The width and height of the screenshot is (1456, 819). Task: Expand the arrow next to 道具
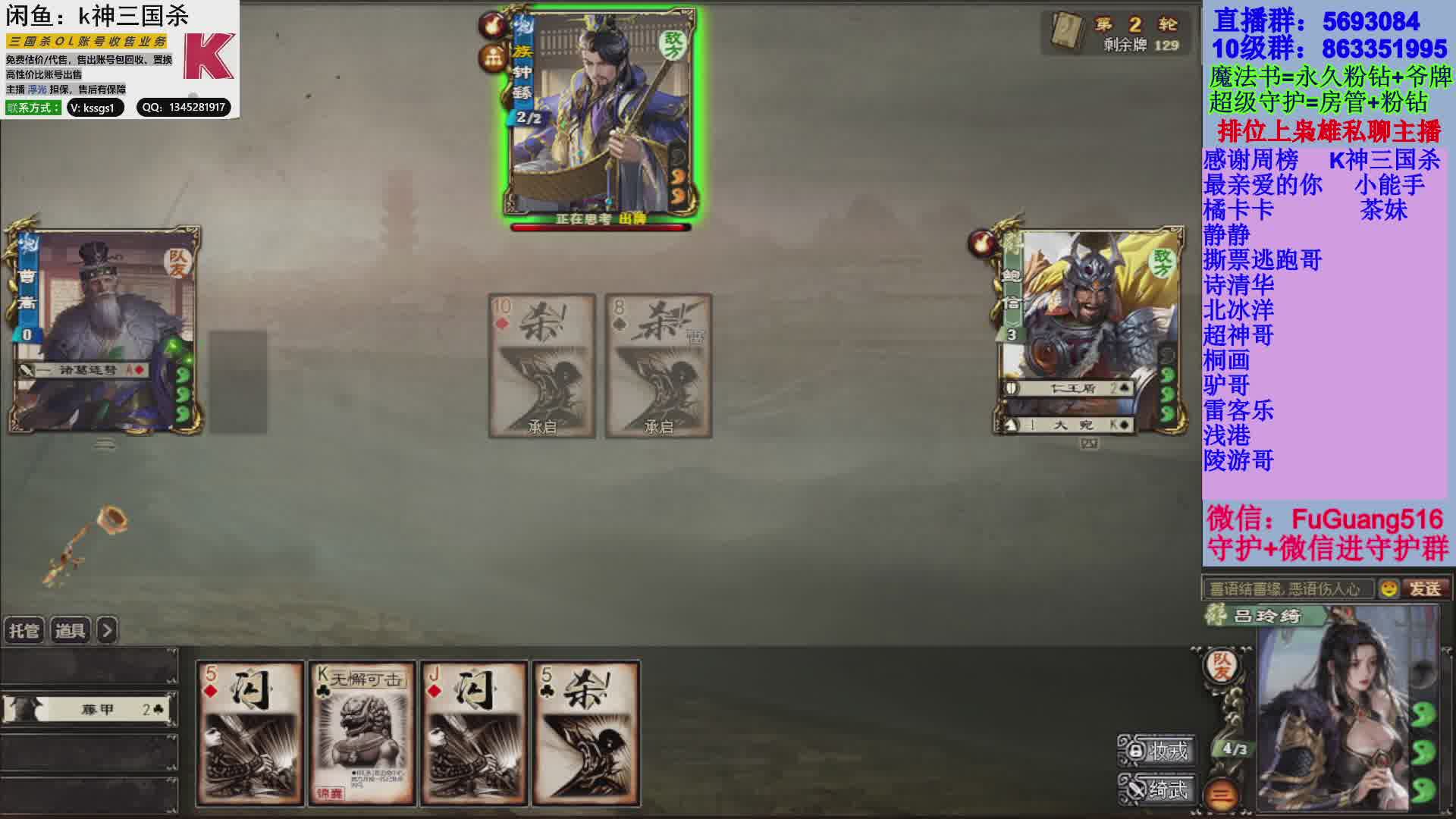coord(108,630)
